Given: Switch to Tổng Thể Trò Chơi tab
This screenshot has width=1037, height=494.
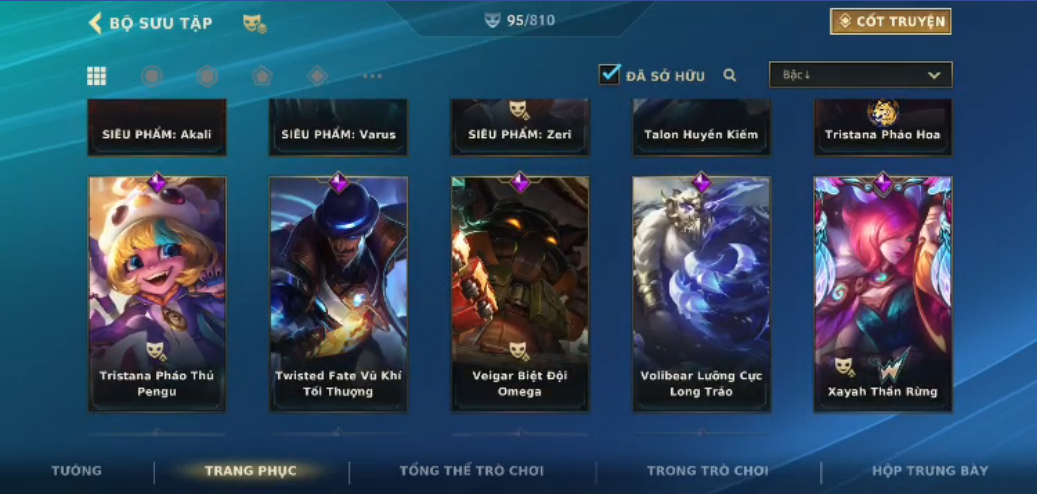Looking at the screenshot, I should [x=472, y=471].
